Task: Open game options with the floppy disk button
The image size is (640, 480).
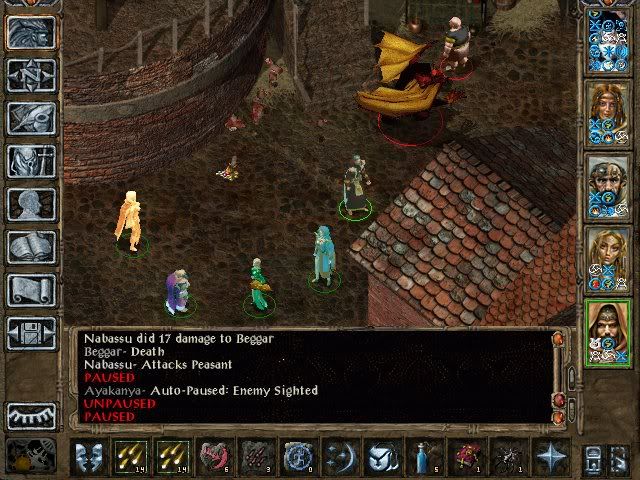Action: [x=31, y=333]
